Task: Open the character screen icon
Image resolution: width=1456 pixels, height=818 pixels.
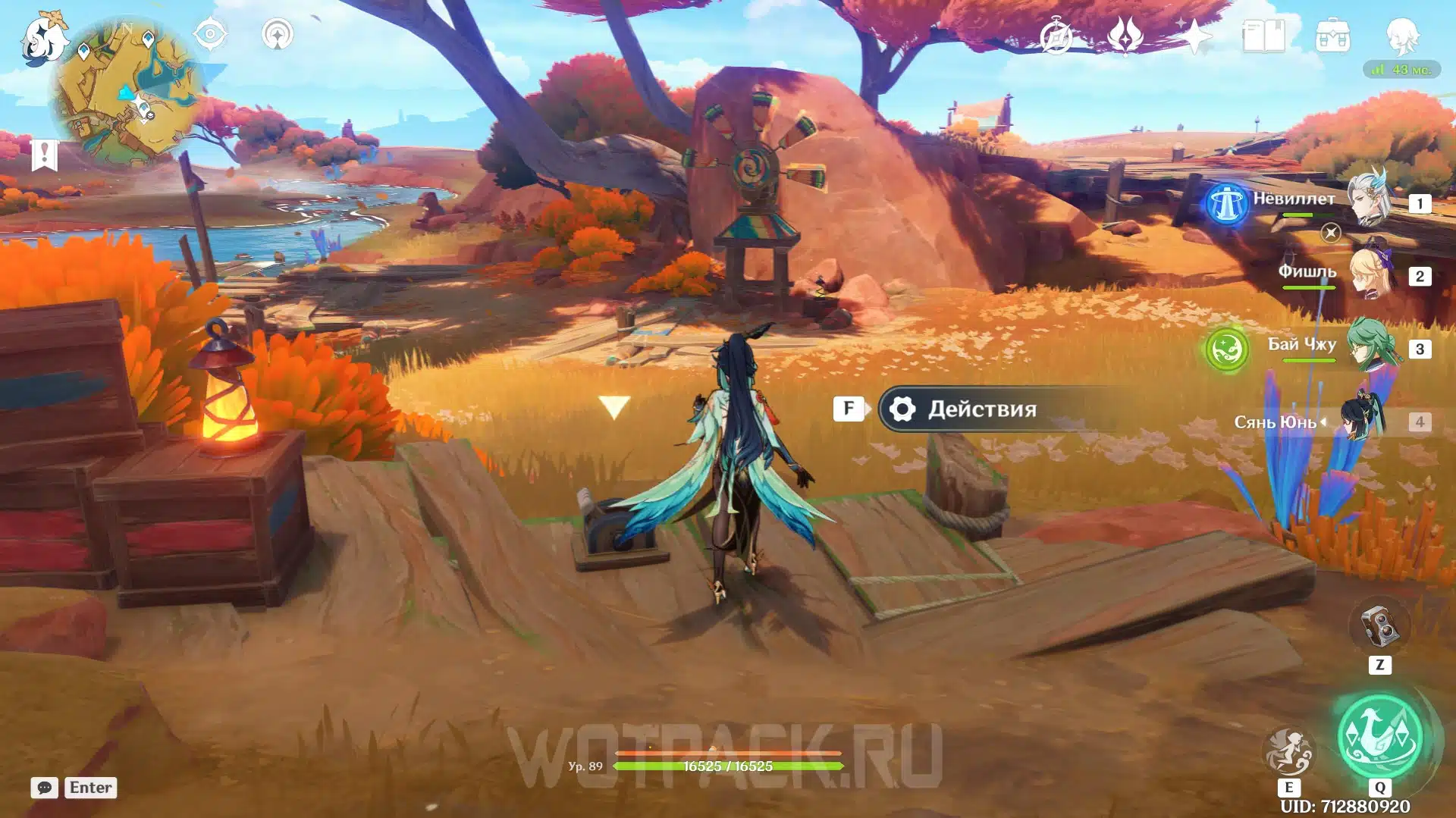Action: click(1402, 36)
